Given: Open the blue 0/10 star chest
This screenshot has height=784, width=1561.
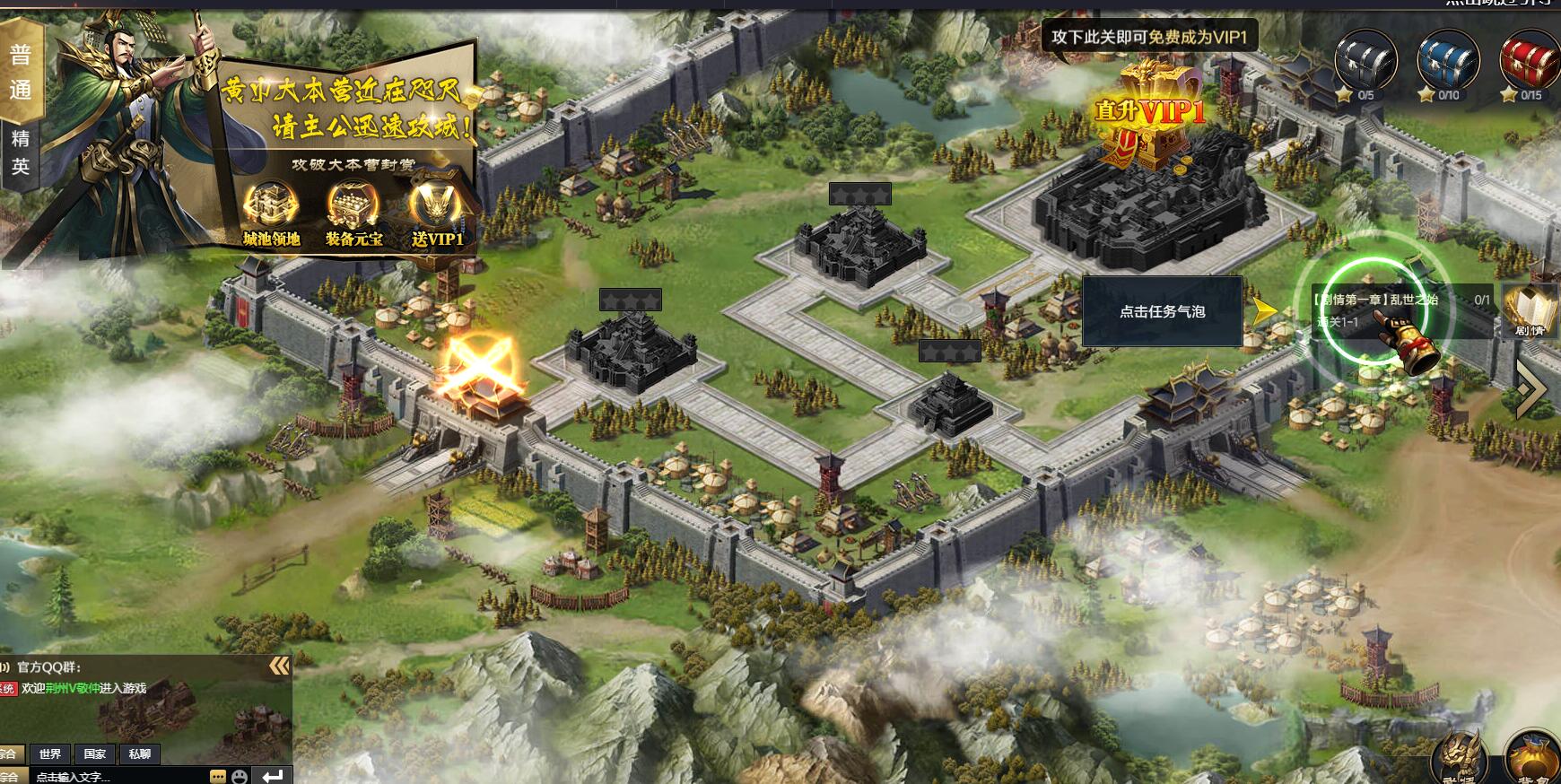Looking at the screenshot, I should point(1447,64).
